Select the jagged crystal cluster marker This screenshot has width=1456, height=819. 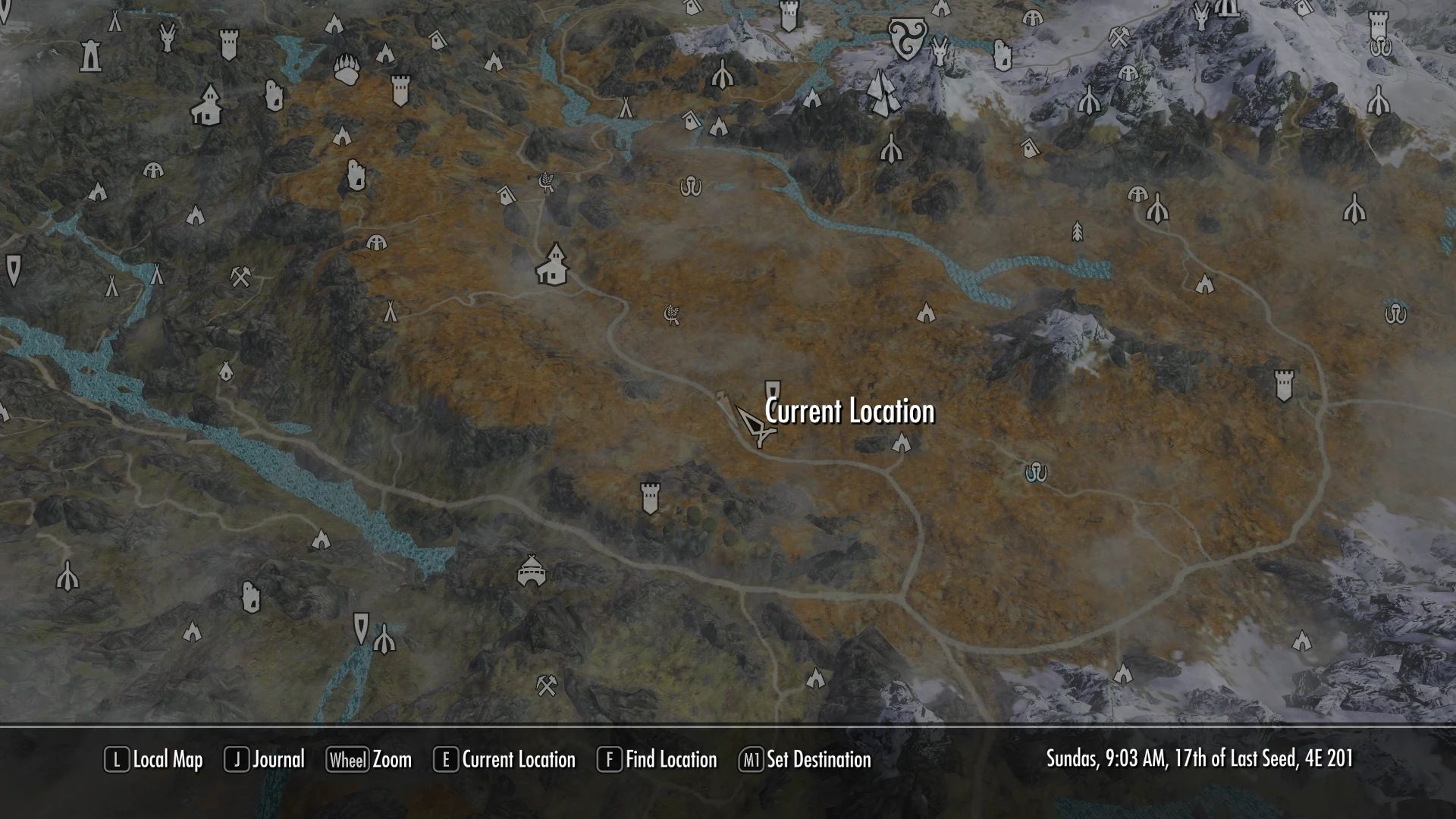pos(880,93)
